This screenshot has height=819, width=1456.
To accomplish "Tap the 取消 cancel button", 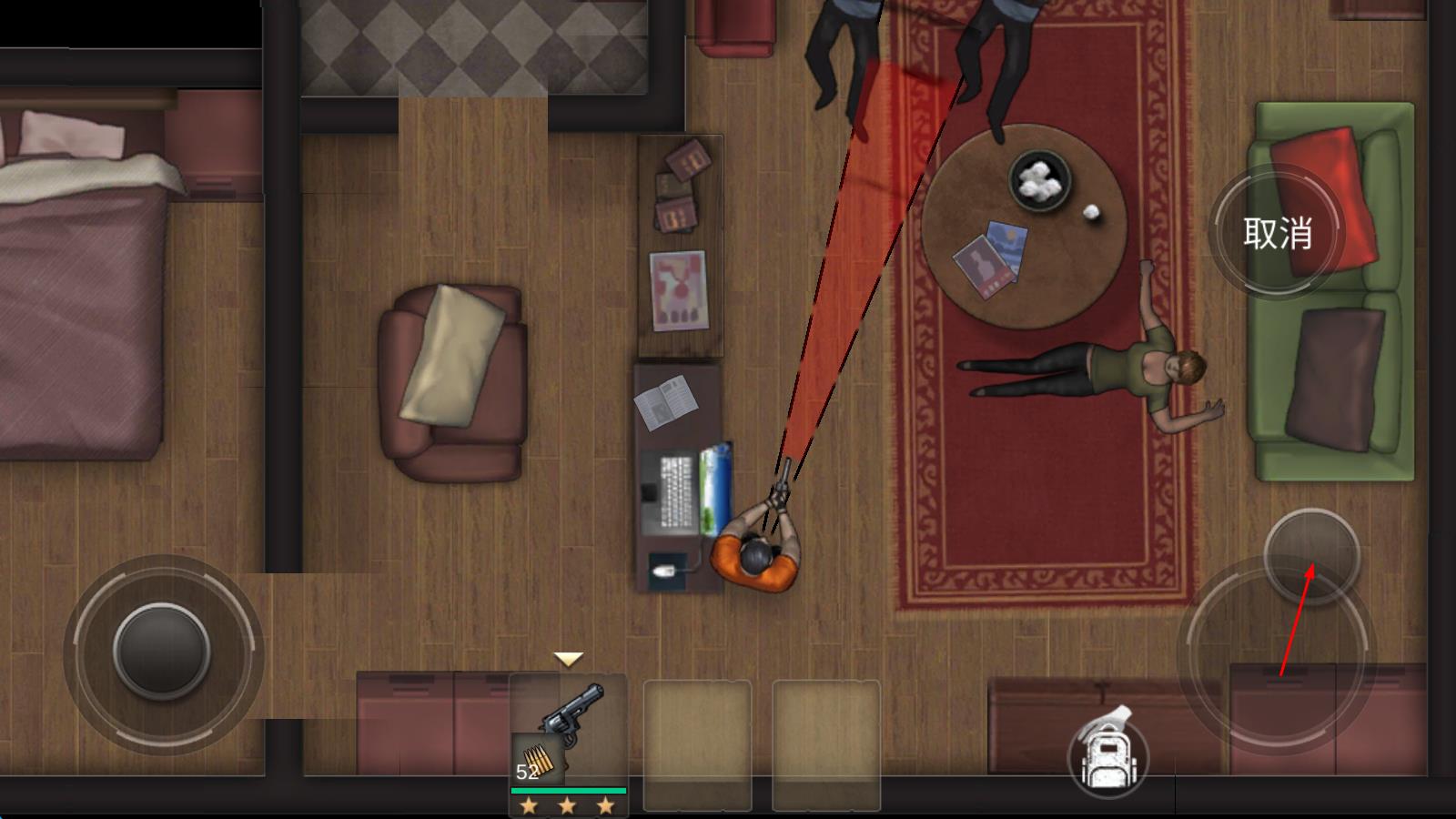I will (1278, 234).
